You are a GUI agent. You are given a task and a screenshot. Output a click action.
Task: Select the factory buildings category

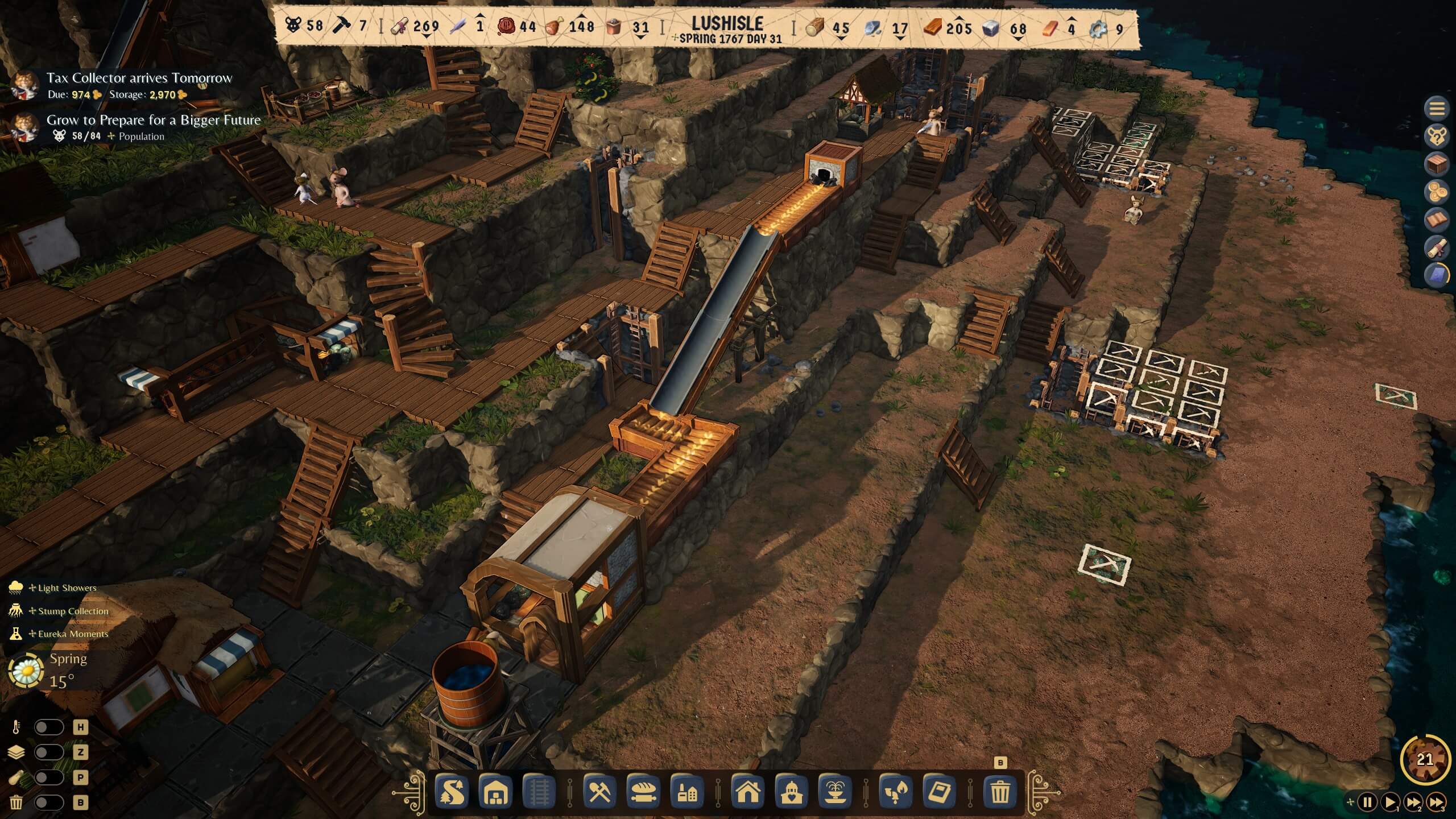tap(687, 792)
